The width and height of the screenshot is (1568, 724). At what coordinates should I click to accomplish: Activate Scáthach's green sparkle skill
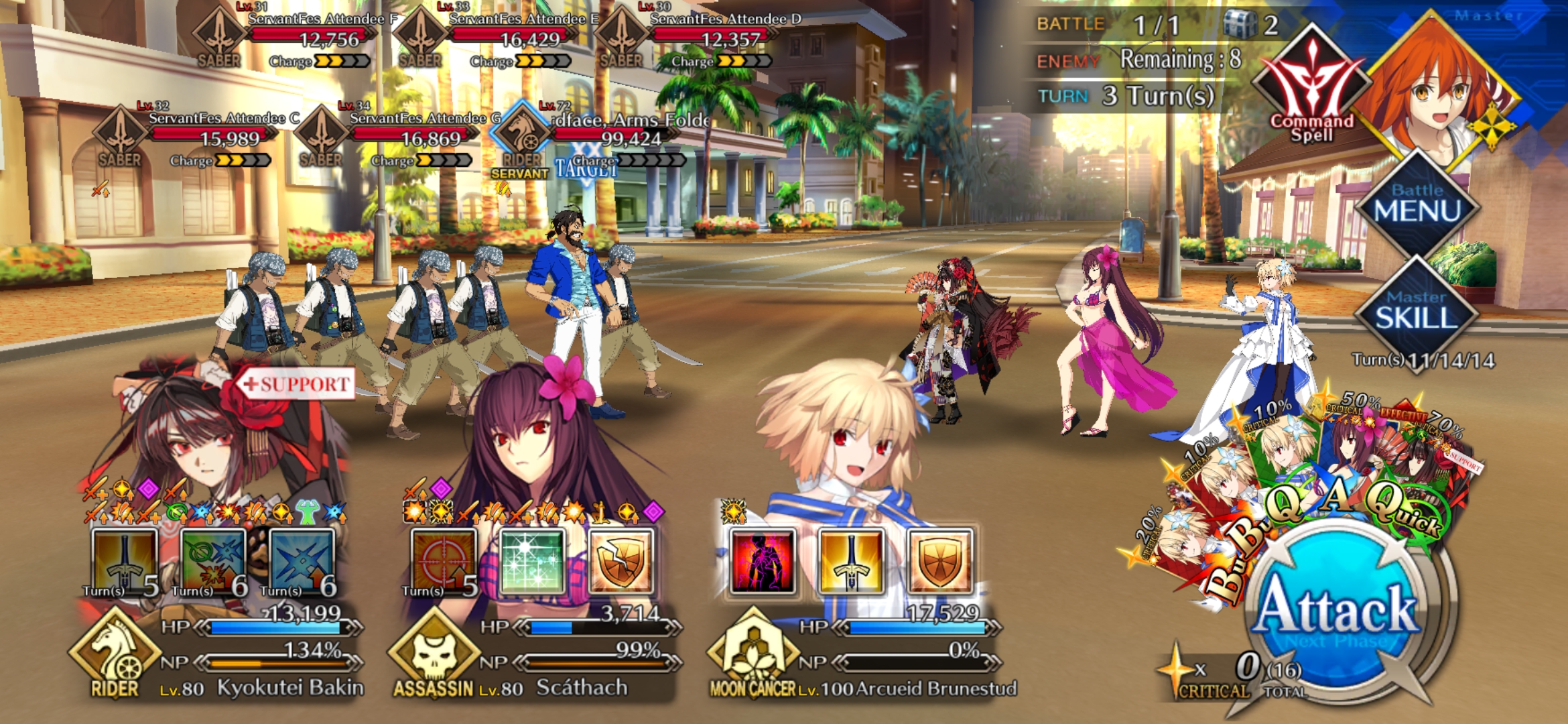pos(532,562)
